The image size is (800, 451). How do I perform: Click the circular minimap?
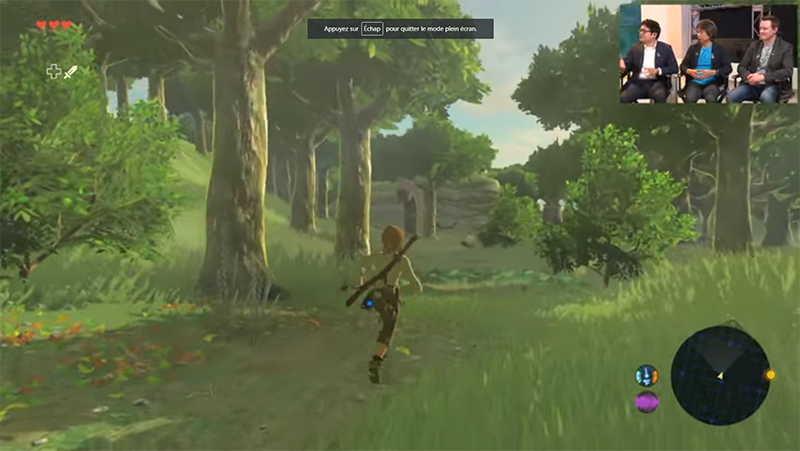(720, 375)
